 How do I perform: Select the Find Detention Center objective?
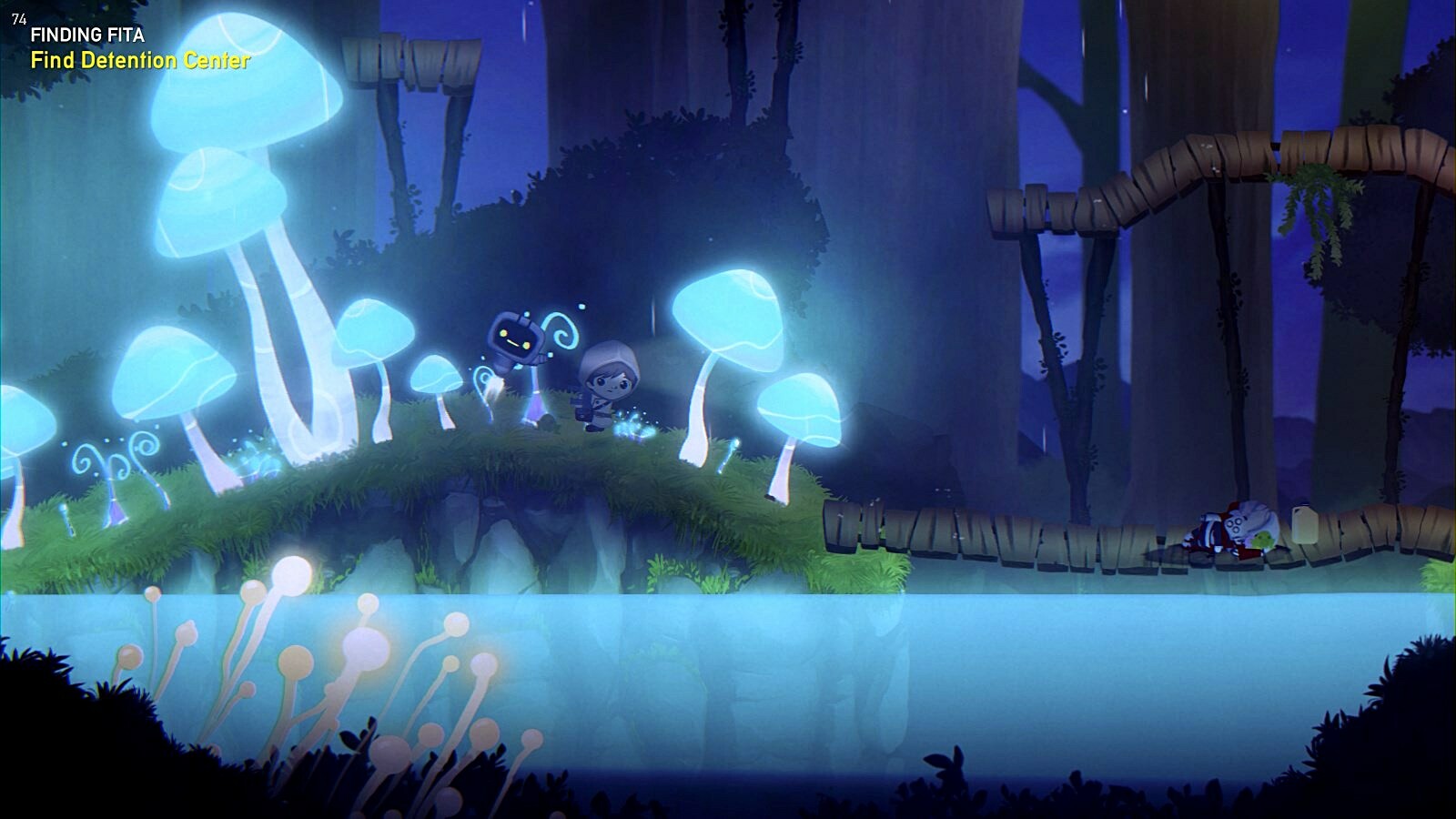coord(140,61)
